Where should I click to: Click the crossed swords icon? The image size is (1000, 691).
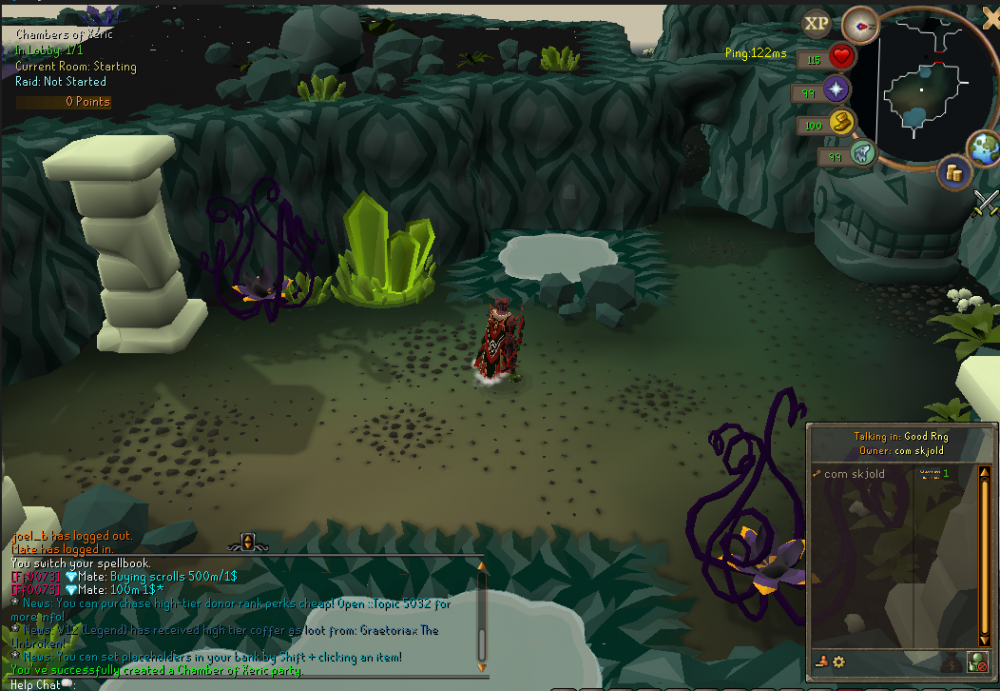coord(987,202)
